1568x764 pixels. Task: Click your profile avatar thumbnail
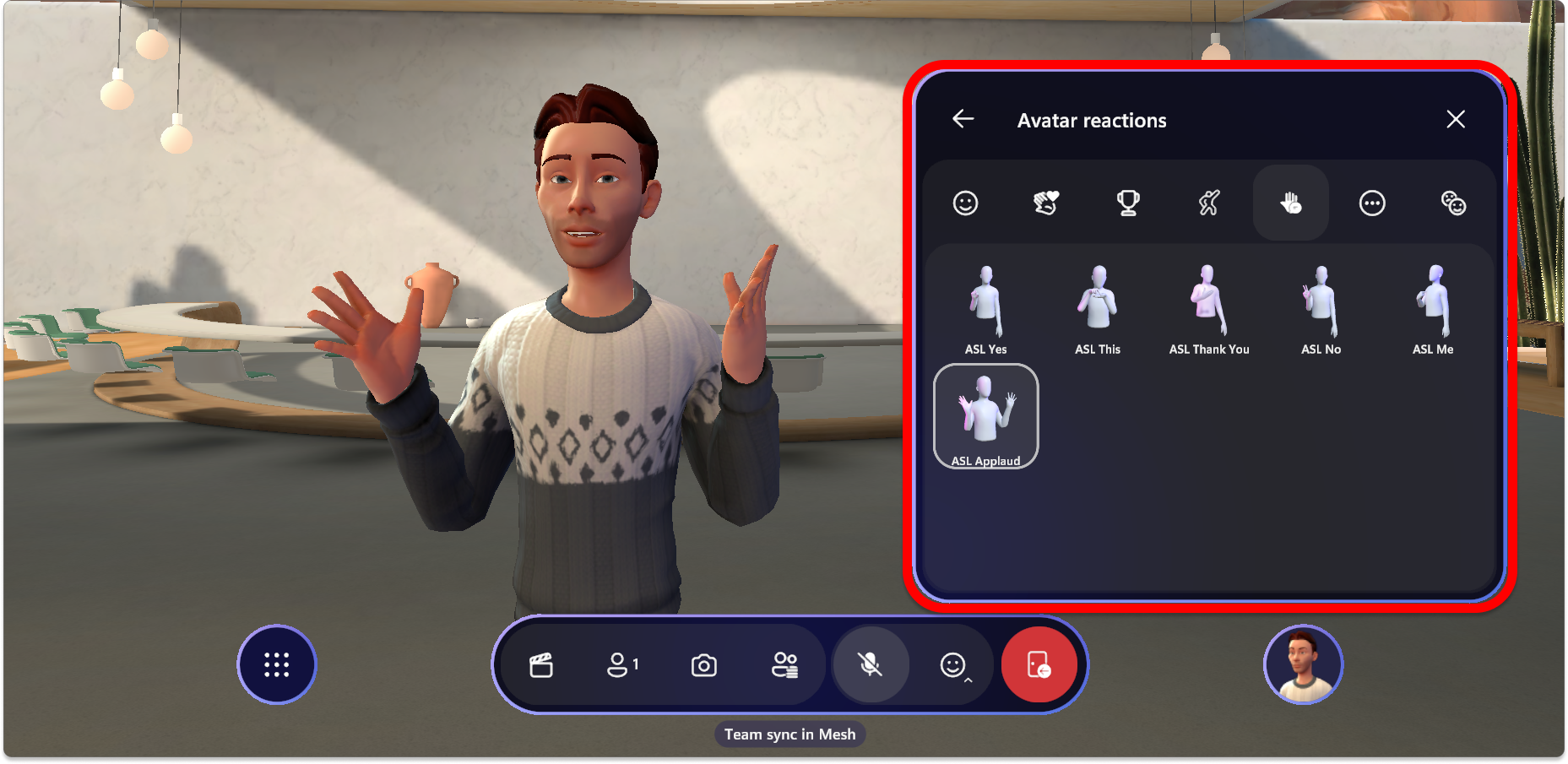coord(1303,664)
